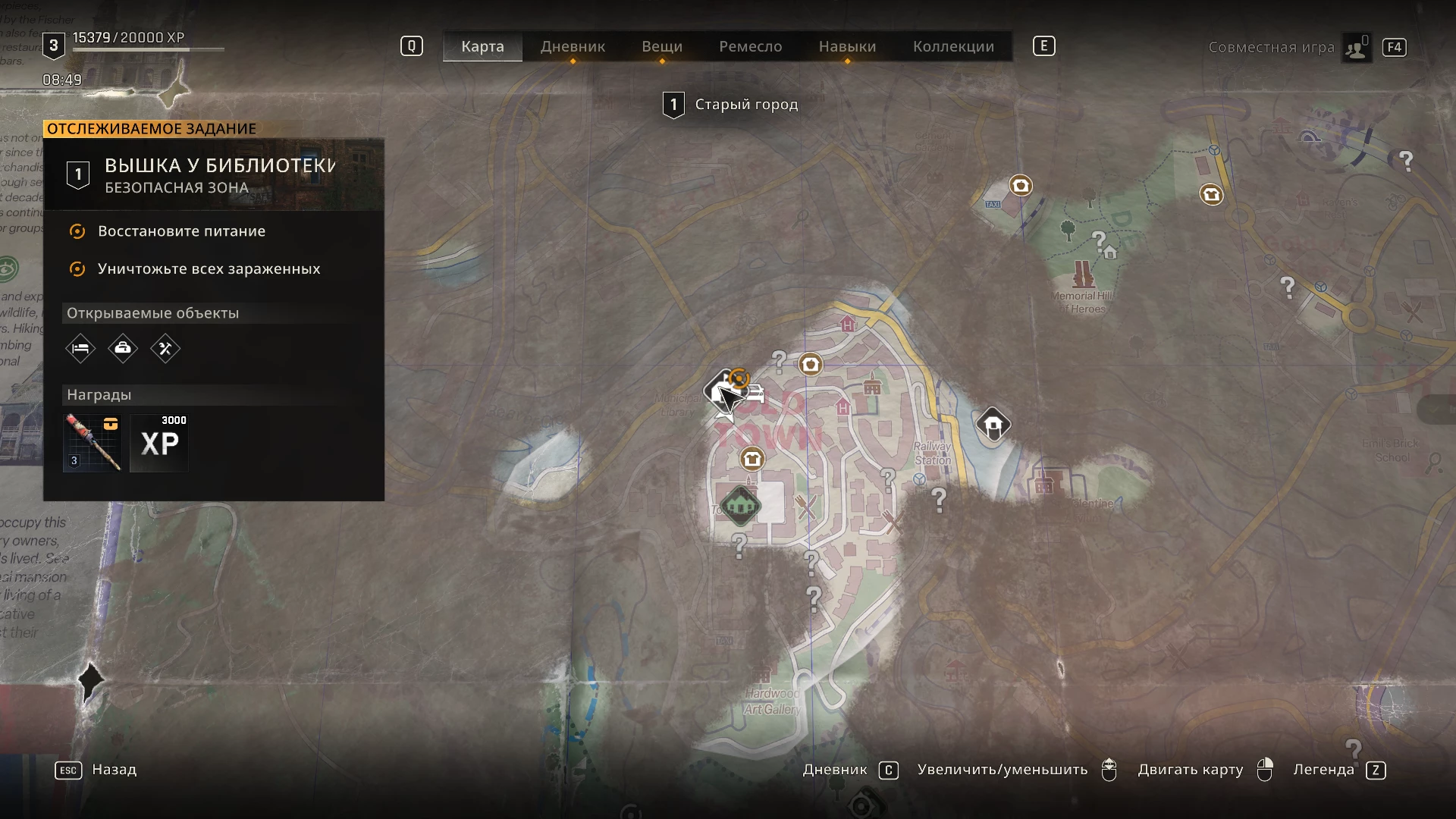Select the 3000 XP reward tile
This screenshot has width=1456, height=819.
(x=159, y=443)
